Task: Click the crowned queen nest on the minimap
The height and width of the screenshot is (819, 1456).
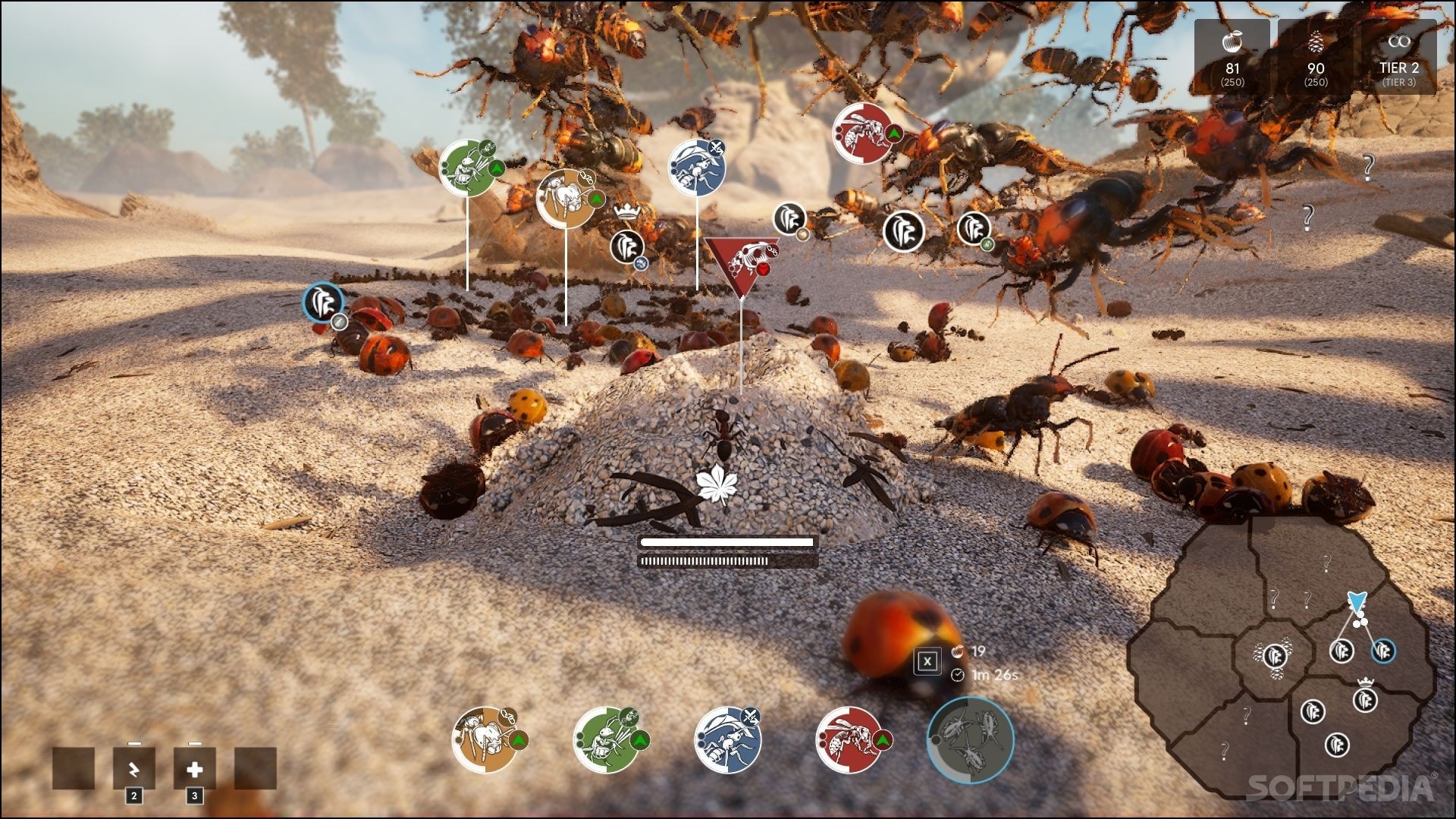Action: [x=1365, y=699]
